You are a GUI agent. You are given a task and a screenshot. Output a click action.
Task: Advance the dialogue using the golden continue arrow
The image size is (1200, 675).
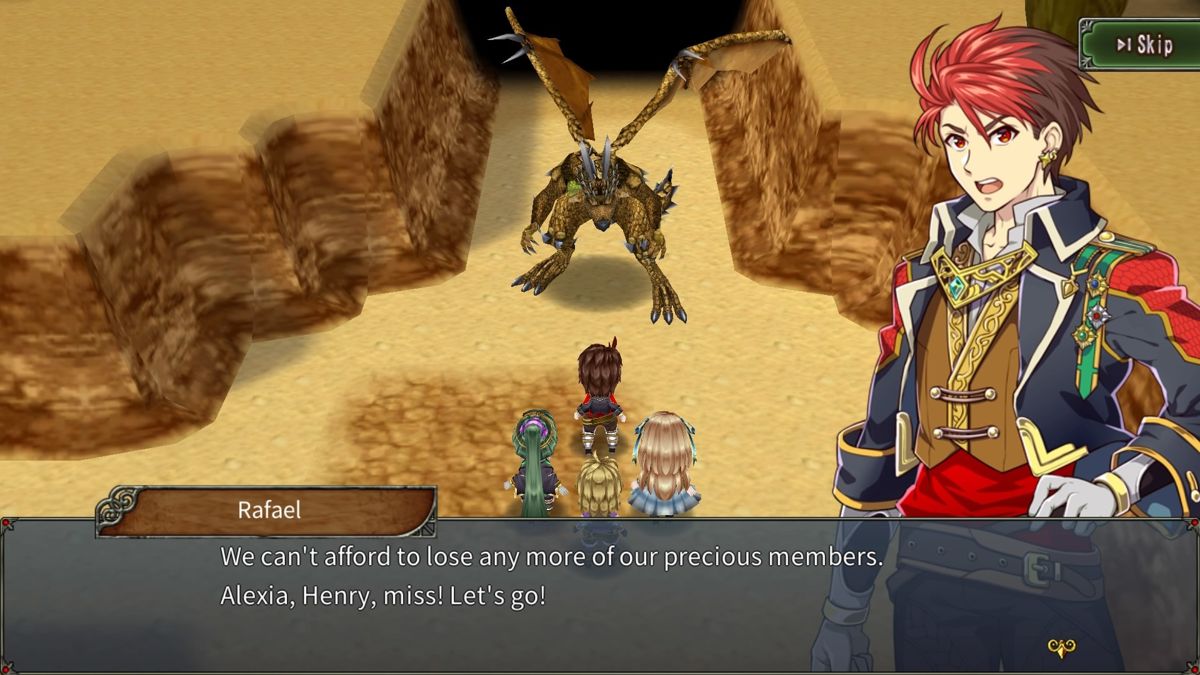(1061, 648)
